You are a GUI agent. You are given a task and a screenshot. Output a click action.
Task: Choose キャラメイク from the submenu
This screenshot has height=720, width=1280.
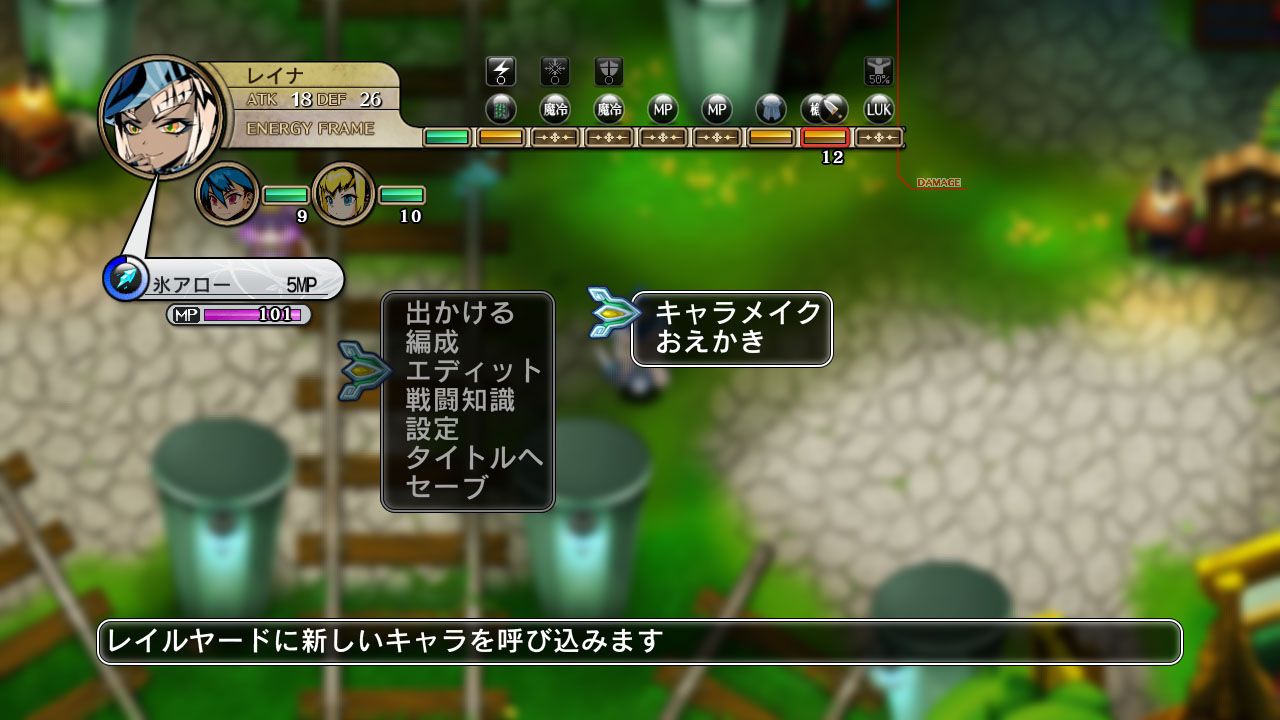click(735, 311)
